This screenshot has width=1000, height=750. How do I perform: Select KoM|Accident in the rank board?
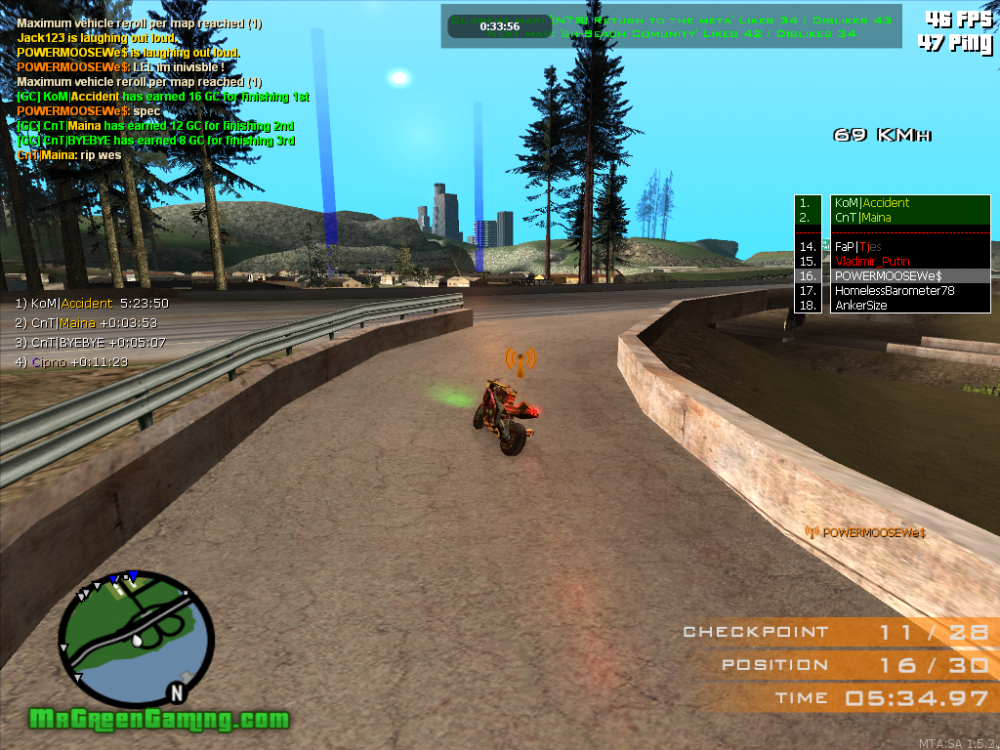871,203
